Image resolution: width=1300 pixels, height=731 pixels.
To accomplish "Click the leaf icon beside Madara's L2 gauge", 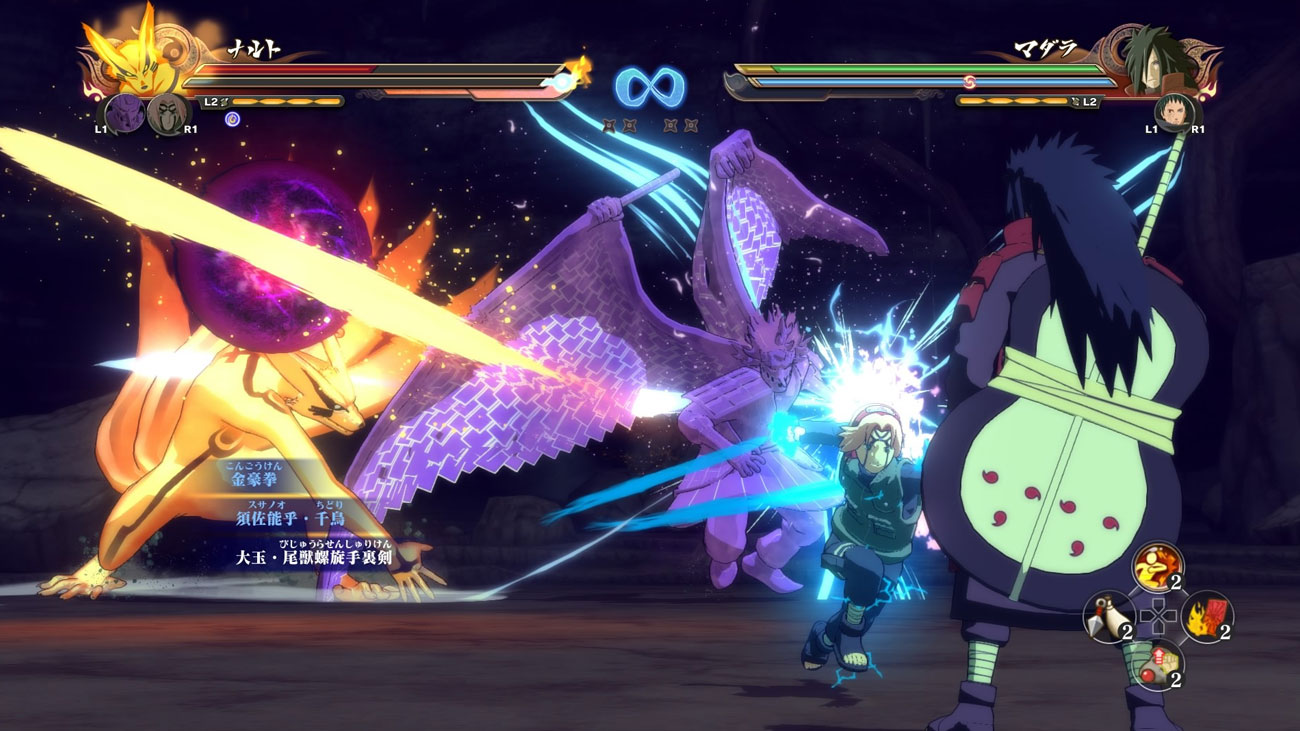I will 1075,101.
